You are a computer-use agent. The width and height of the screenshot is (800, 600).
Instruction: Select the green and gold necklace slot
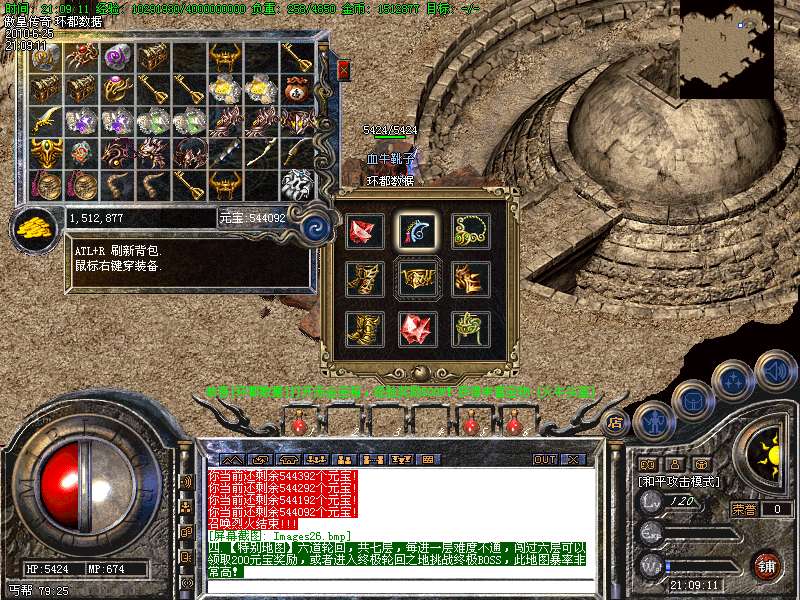pos(467,230)
